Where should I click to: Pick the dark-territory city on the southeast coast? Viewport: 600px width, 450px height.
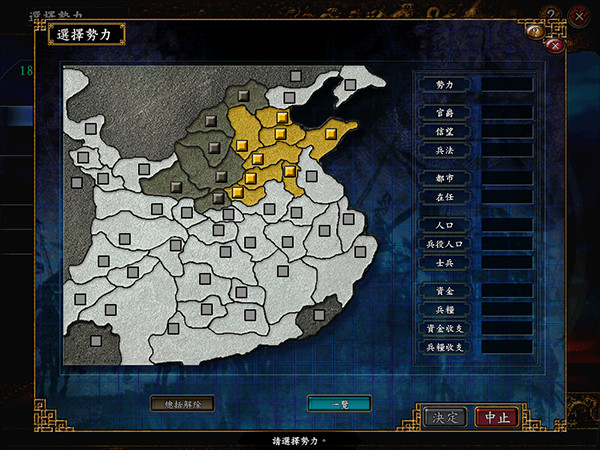coord(320,316)
